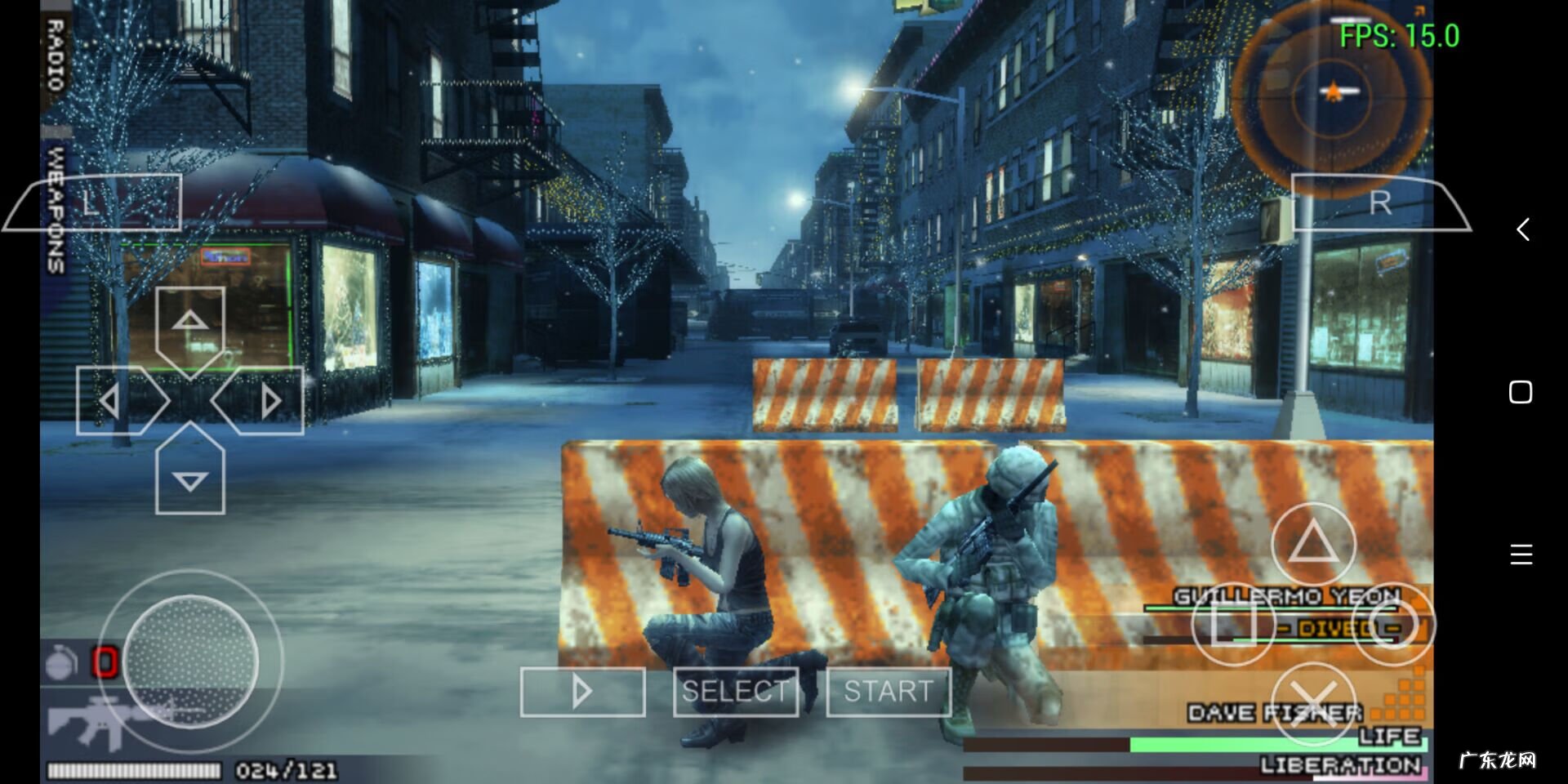
Task: Tap the triangle touch button
Action: point(1313,544)
